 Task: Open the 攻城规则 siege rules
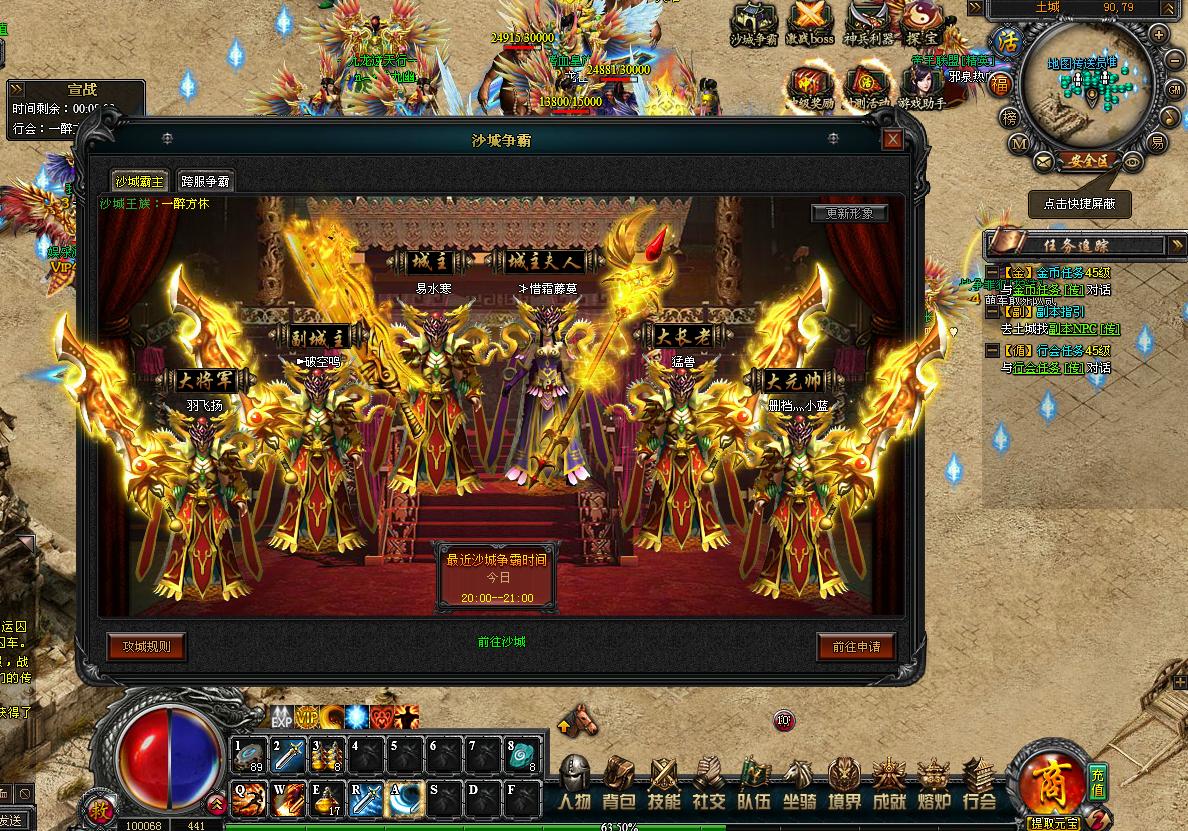tap(146, 646)
